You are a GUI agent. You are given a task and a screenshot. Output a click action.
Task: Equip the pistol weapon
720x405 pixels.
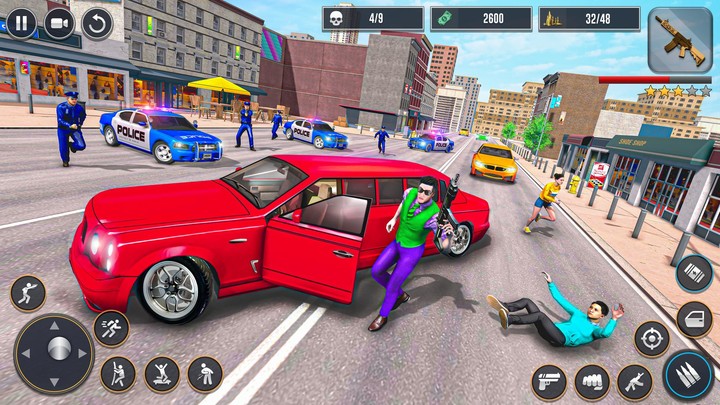[x=548, y=382]
